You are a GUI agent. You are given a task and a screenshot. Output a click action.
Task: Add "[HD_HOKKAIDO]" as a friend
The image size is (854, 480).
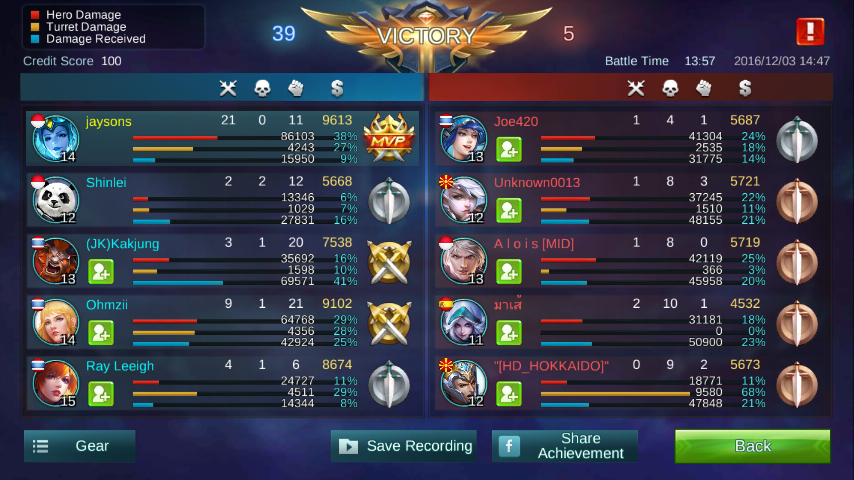509,393
